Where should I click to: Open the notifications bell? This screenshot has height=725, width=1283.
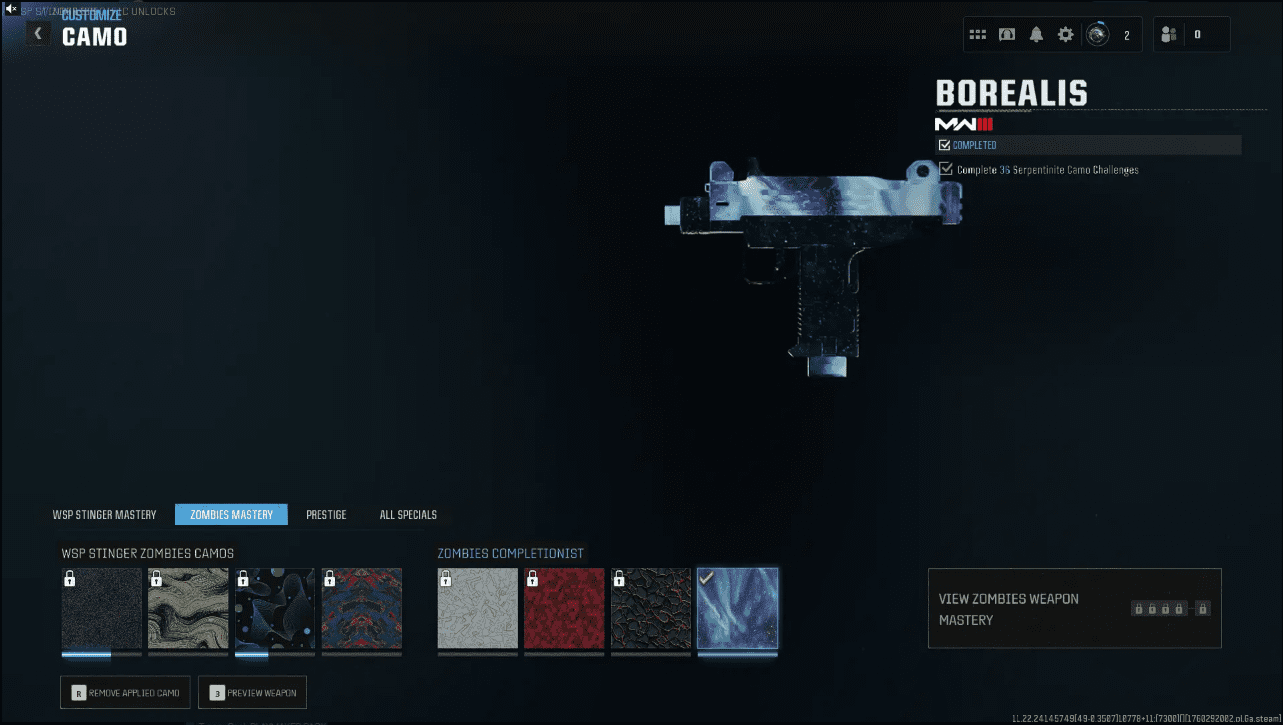pyautogui.click(x=1036, y=35)
